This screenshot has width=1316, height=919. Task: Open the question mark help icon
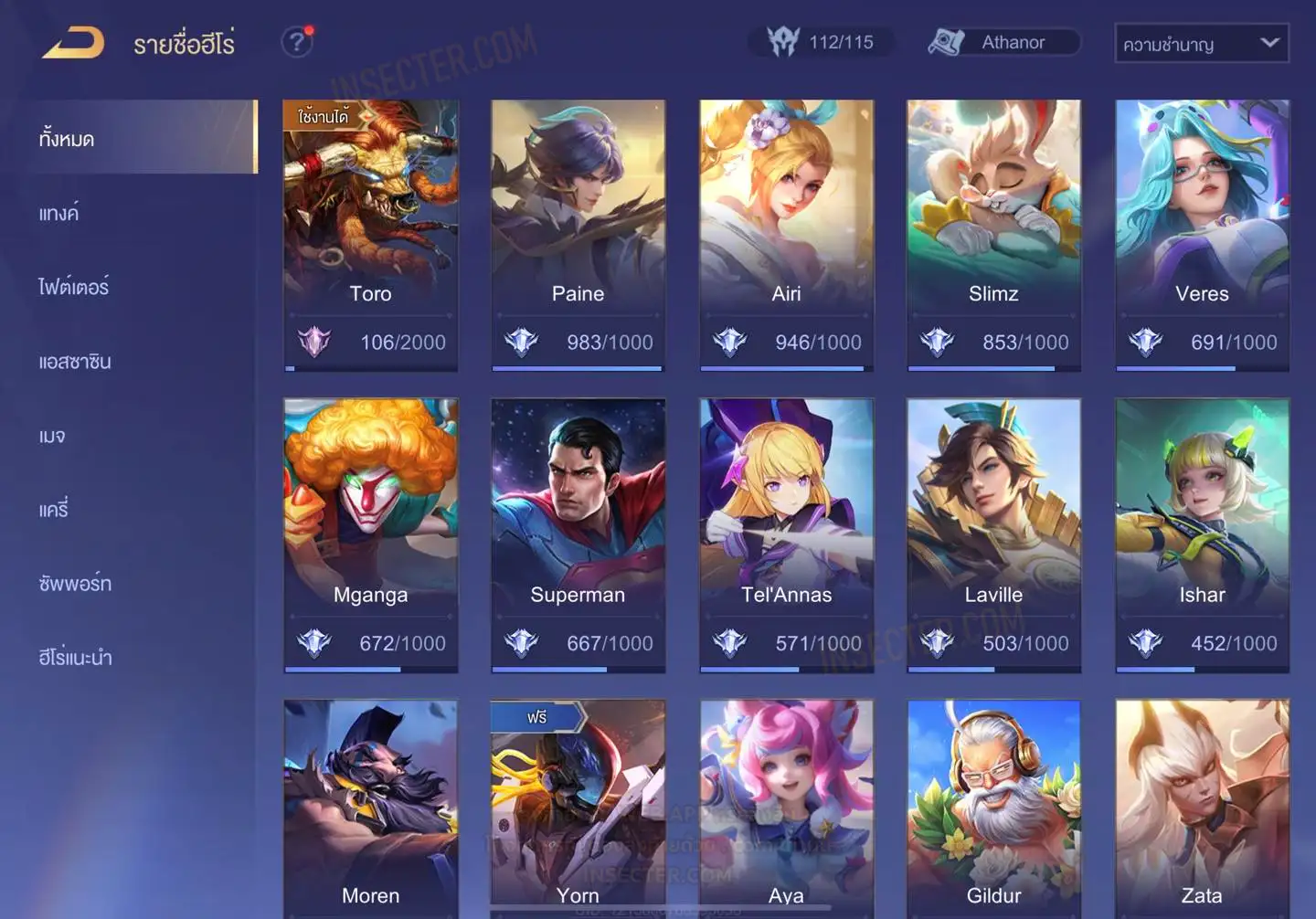tap(296, 42)
